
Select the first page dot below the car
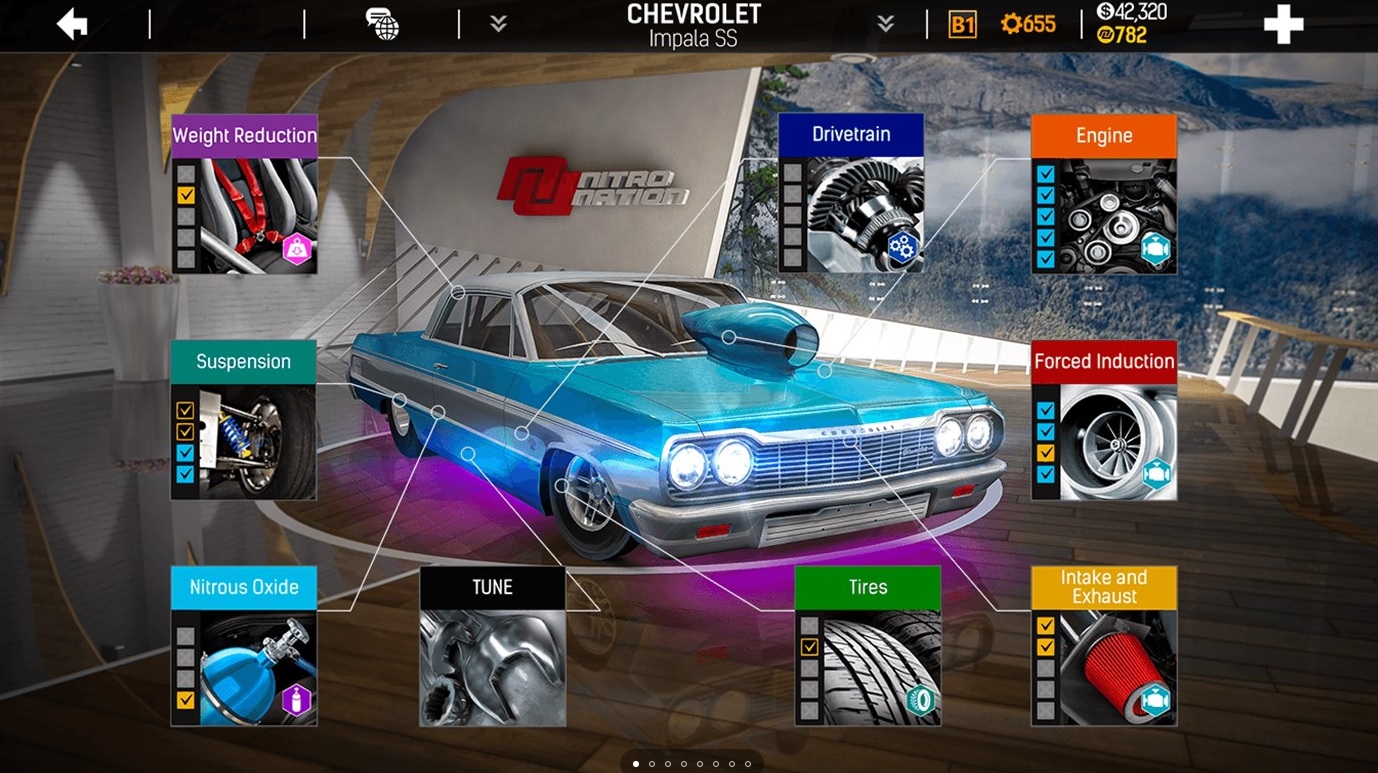click(637, 763)
